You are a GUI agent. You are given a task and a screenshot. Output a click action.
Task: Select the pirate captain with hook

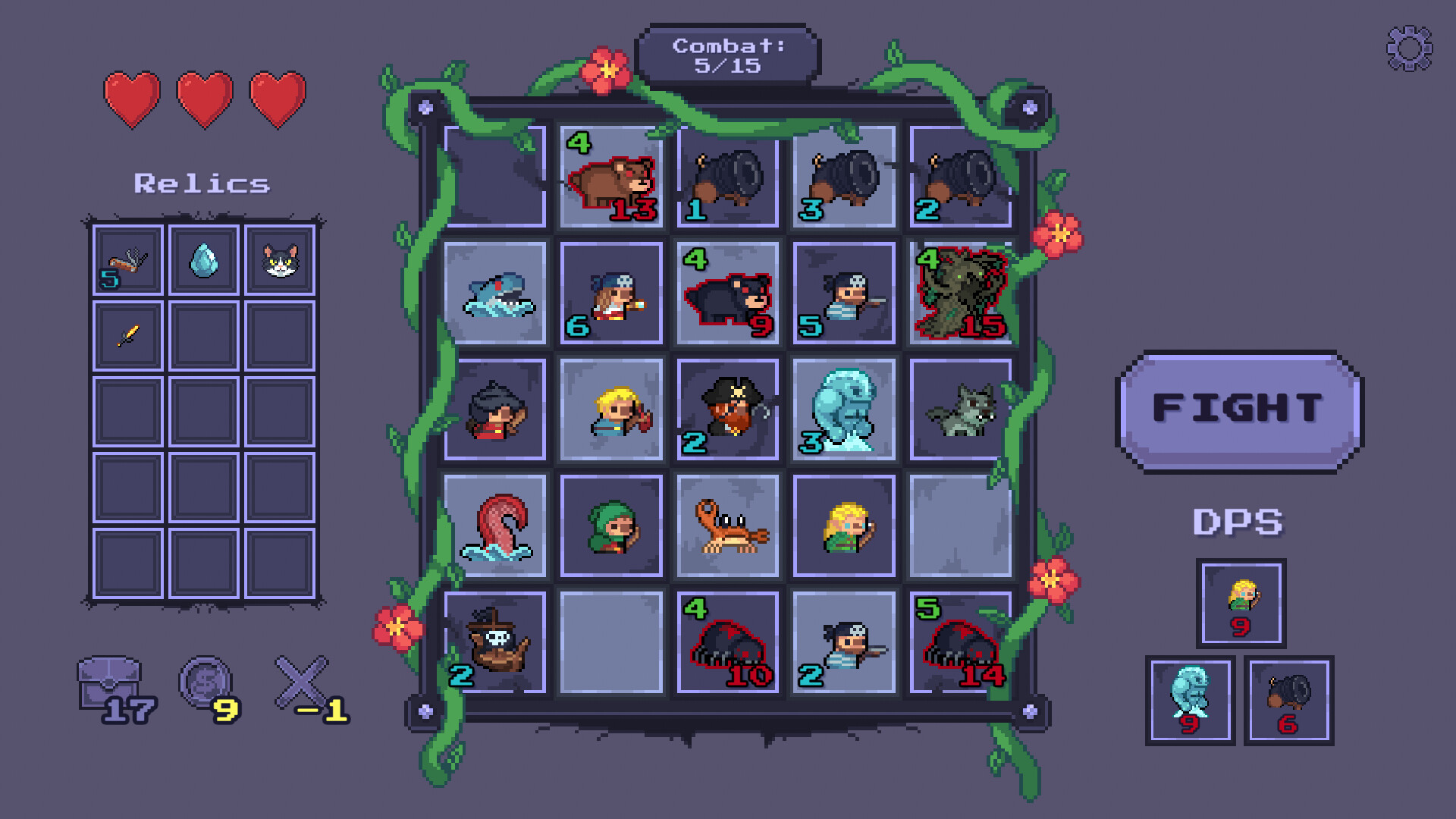[x=726, y=409]
